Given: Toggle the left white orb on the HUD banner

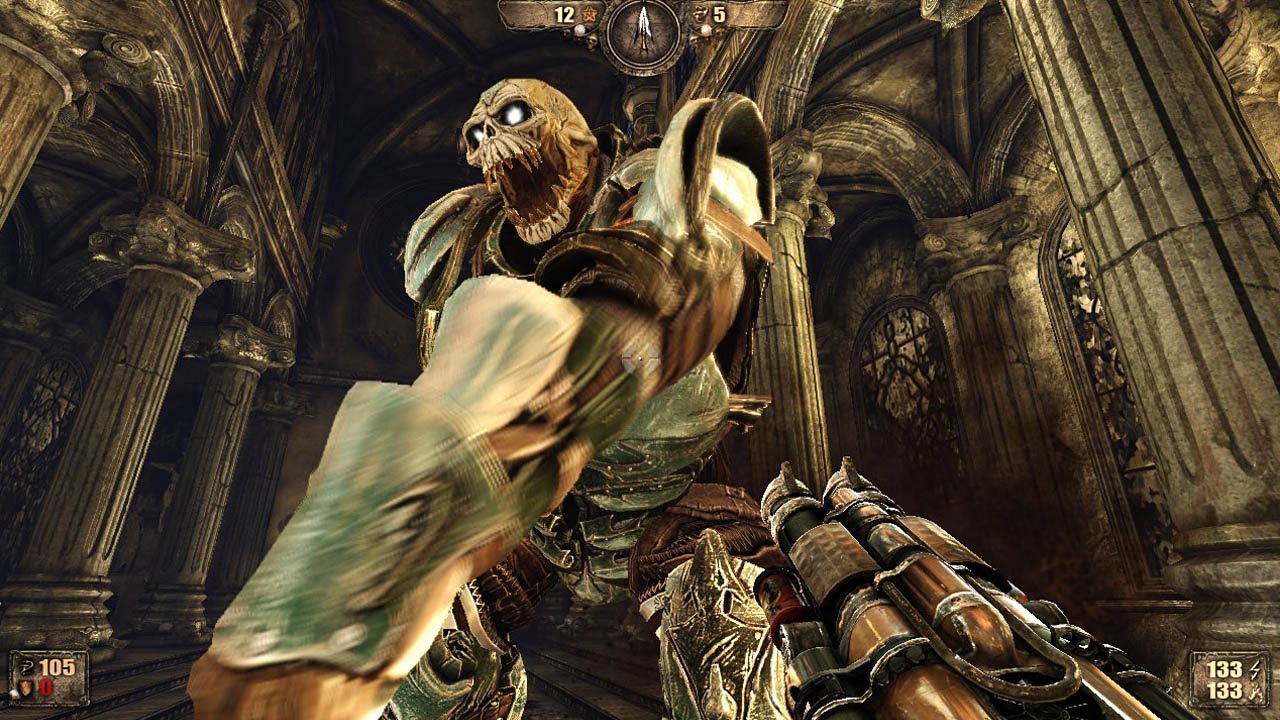Looking at the screenshot, I should click(x=581, y=29).
